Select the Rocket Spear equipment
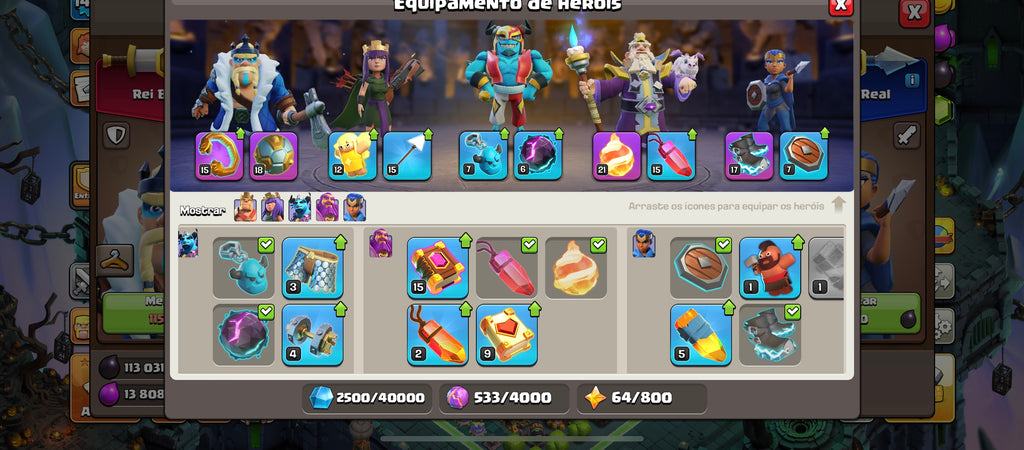This screenshot has width=1024, height=450. pos(700,335)
